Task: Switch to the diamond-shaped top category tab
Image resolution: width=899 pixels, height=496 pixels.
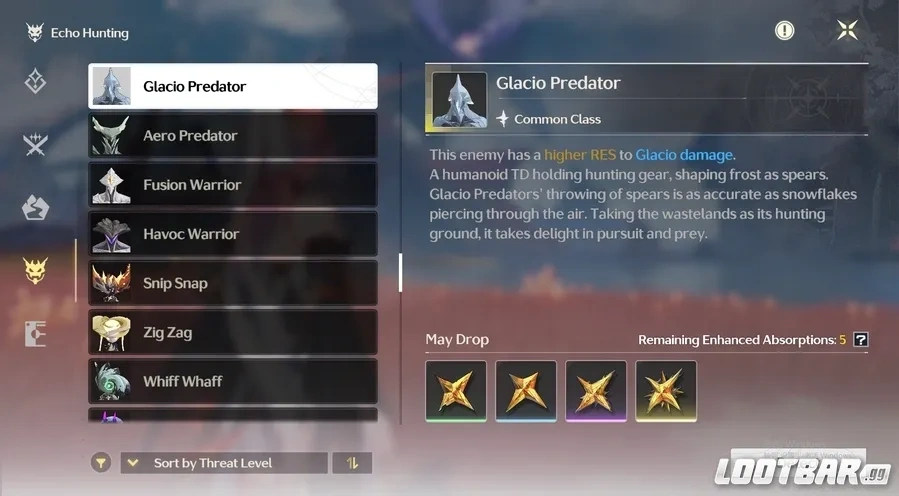Action: (x=36, y=82)
